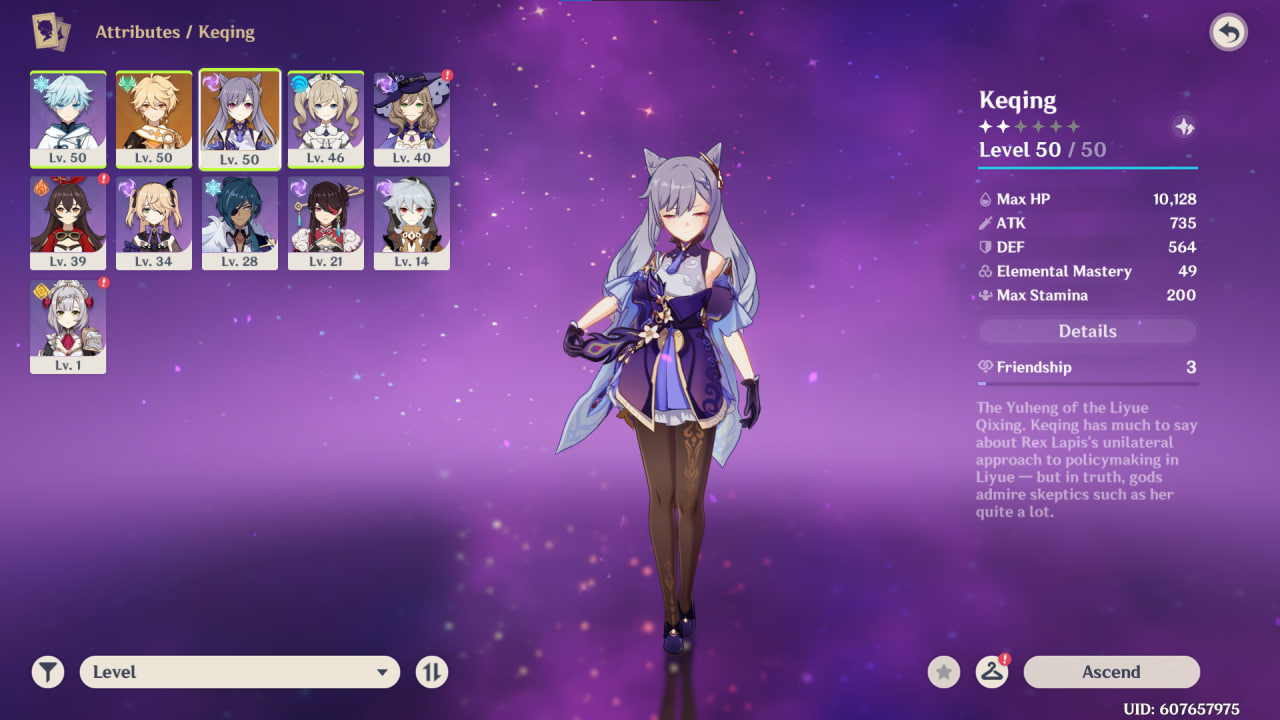Click the Attributes book icon
The image size is (1280, 720).
pos(51,31)
